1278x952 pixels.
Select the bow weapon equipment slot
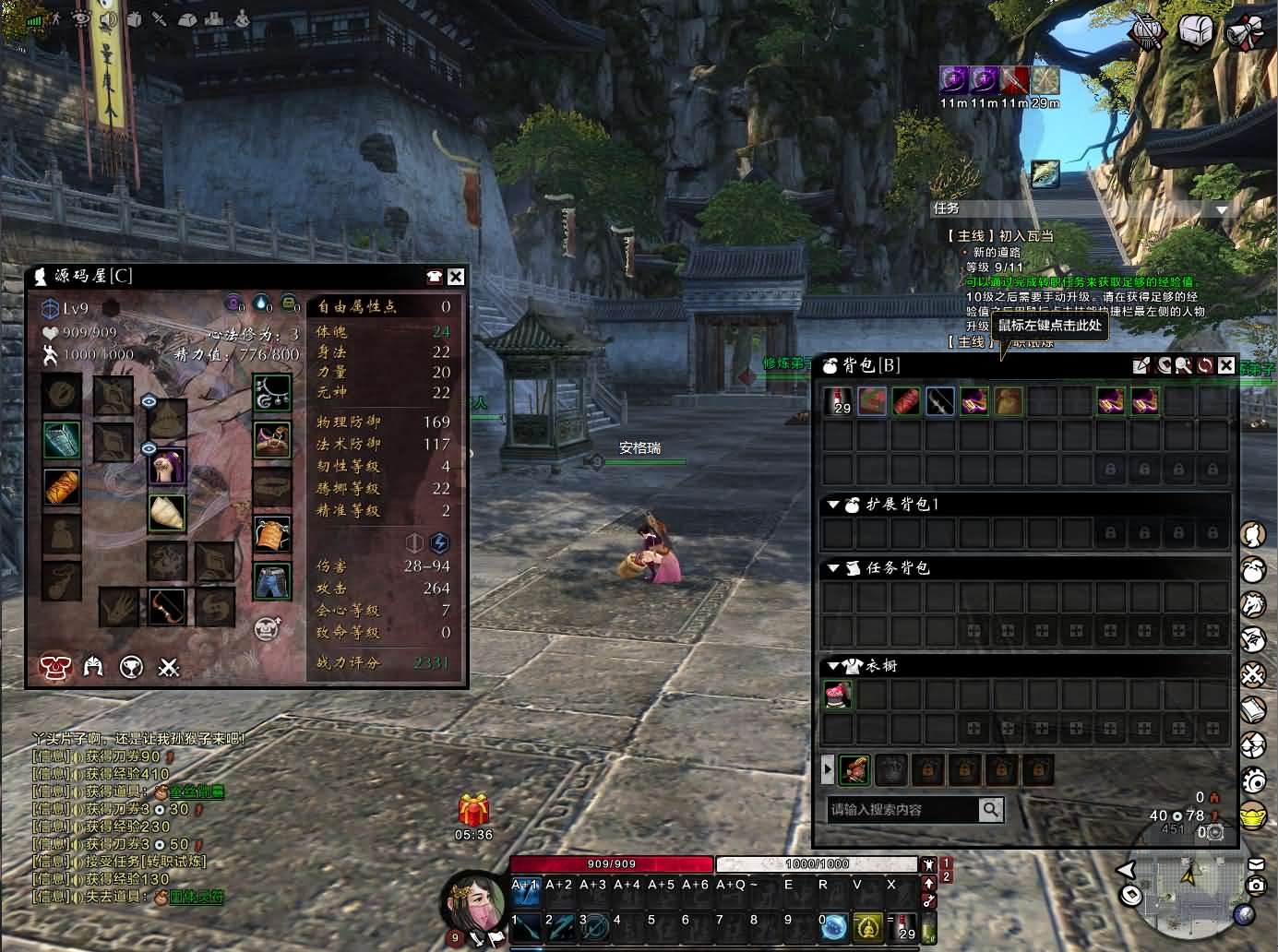[x=167, y=605]
